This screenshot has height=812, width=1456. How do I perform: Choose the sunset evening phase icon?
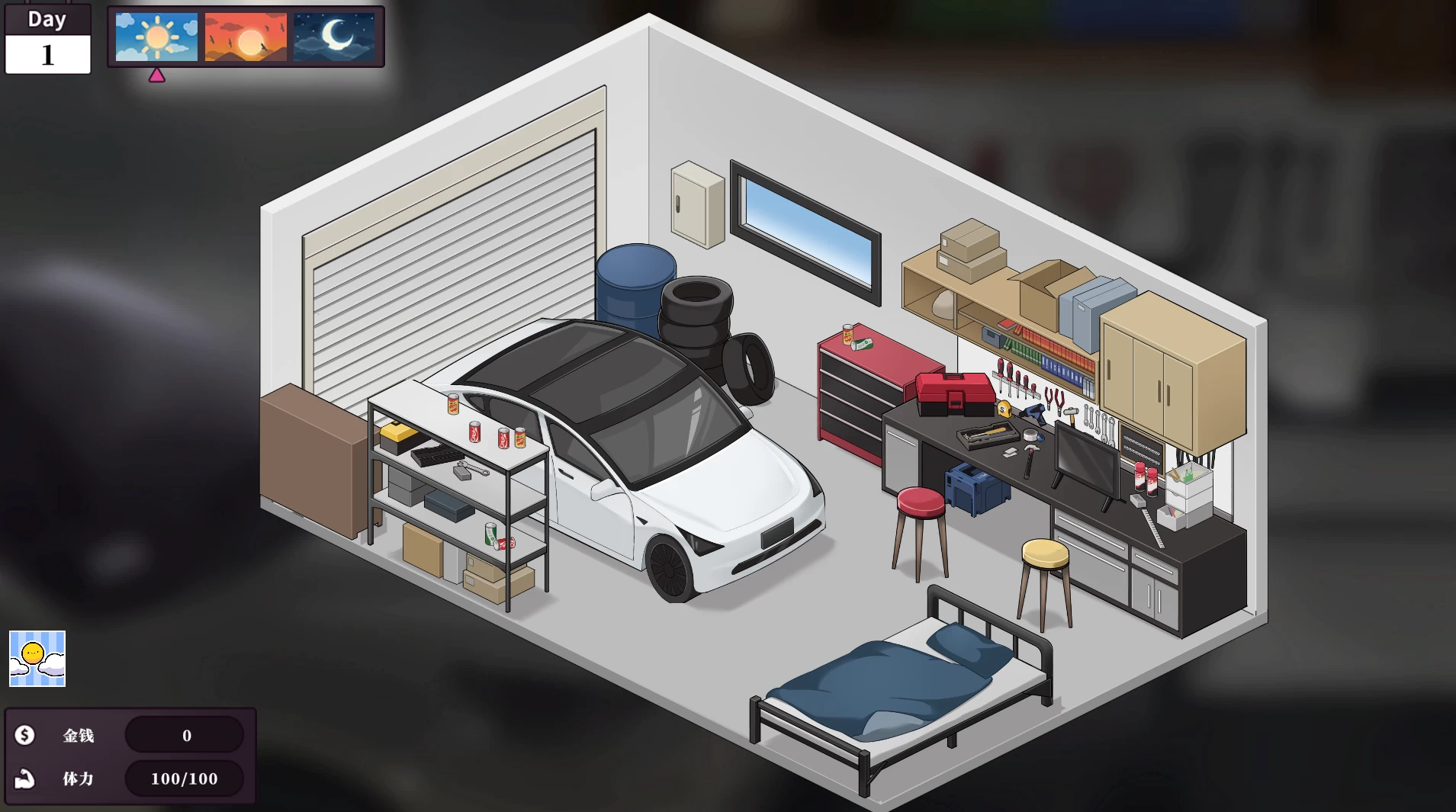(246, 37)
